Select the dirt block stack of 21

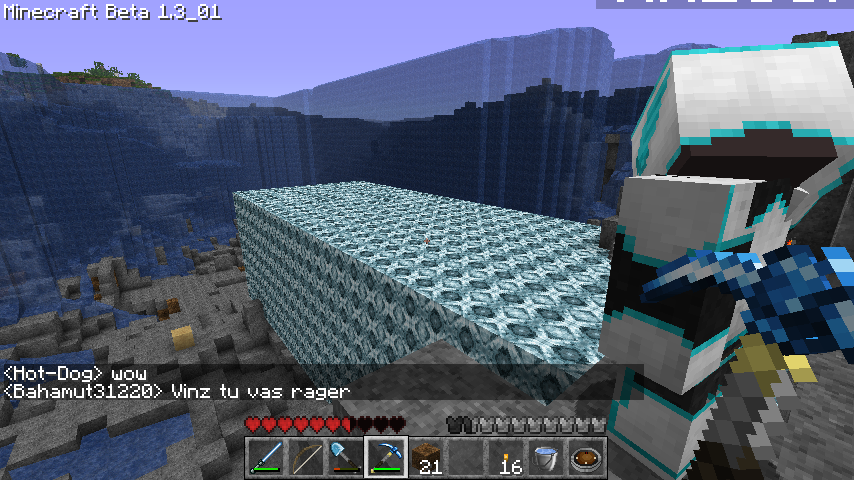(425, 458)
